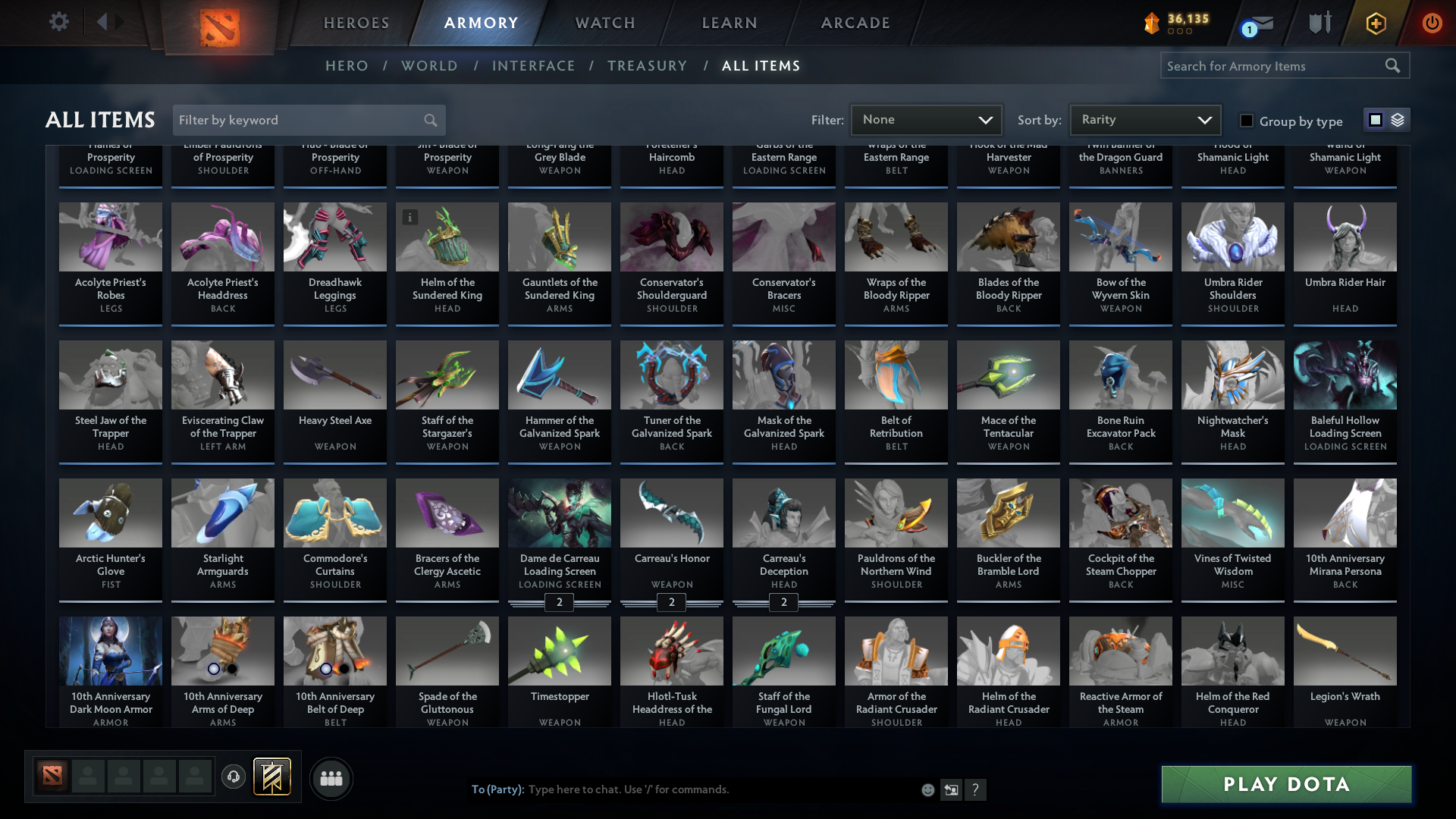Toggle the headset voice chat icon

click(233, 777)
